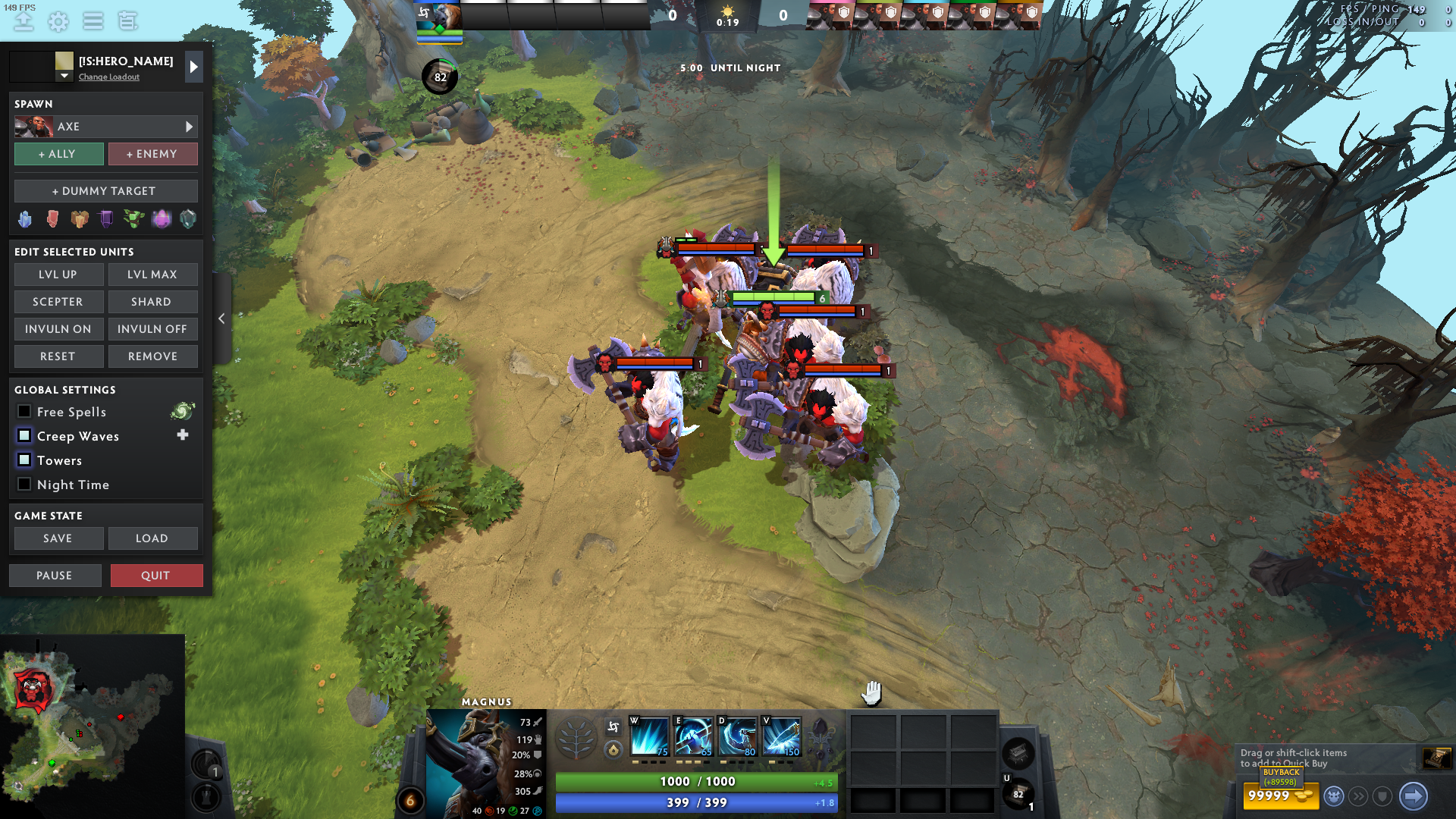This screenshot has height=819, width=1456.
Task: Turn invulnerability on
Action: 58,329
